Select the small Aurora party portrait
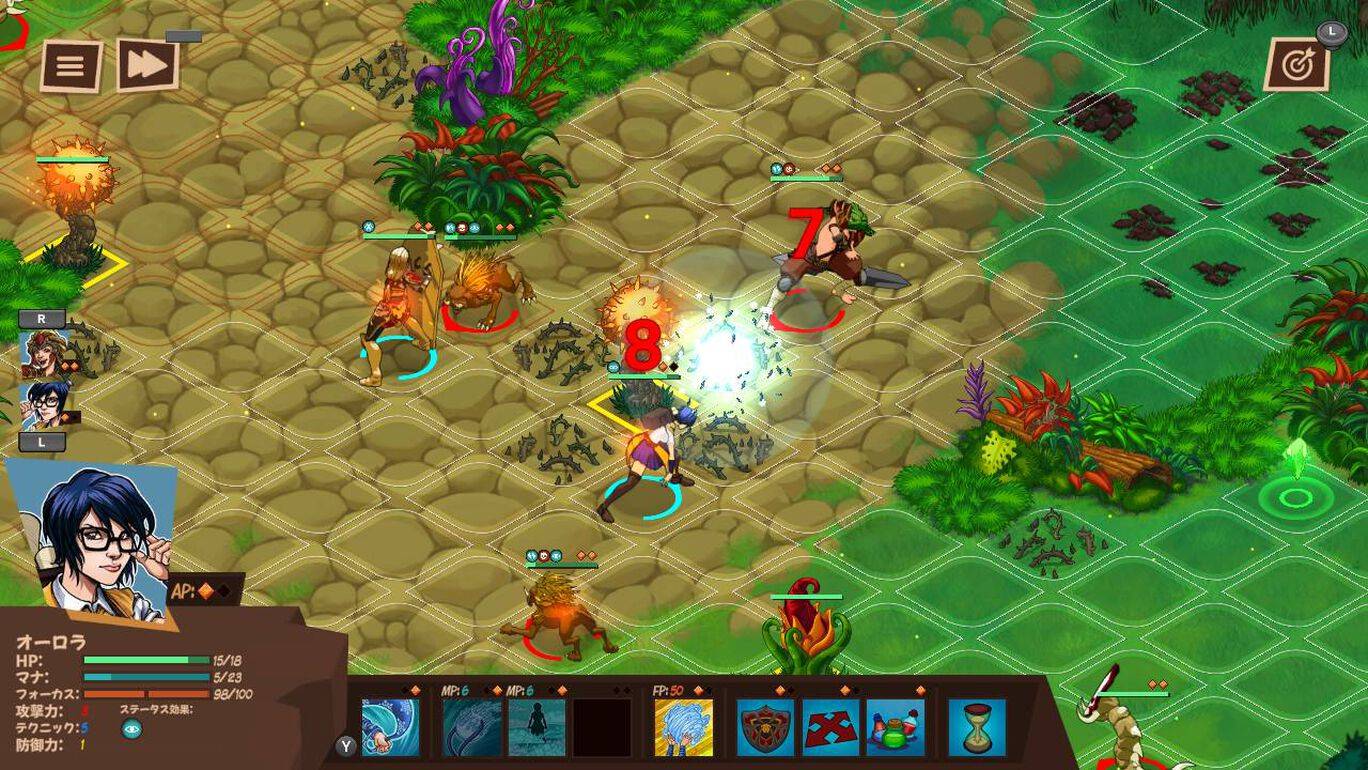 point(45,405)
